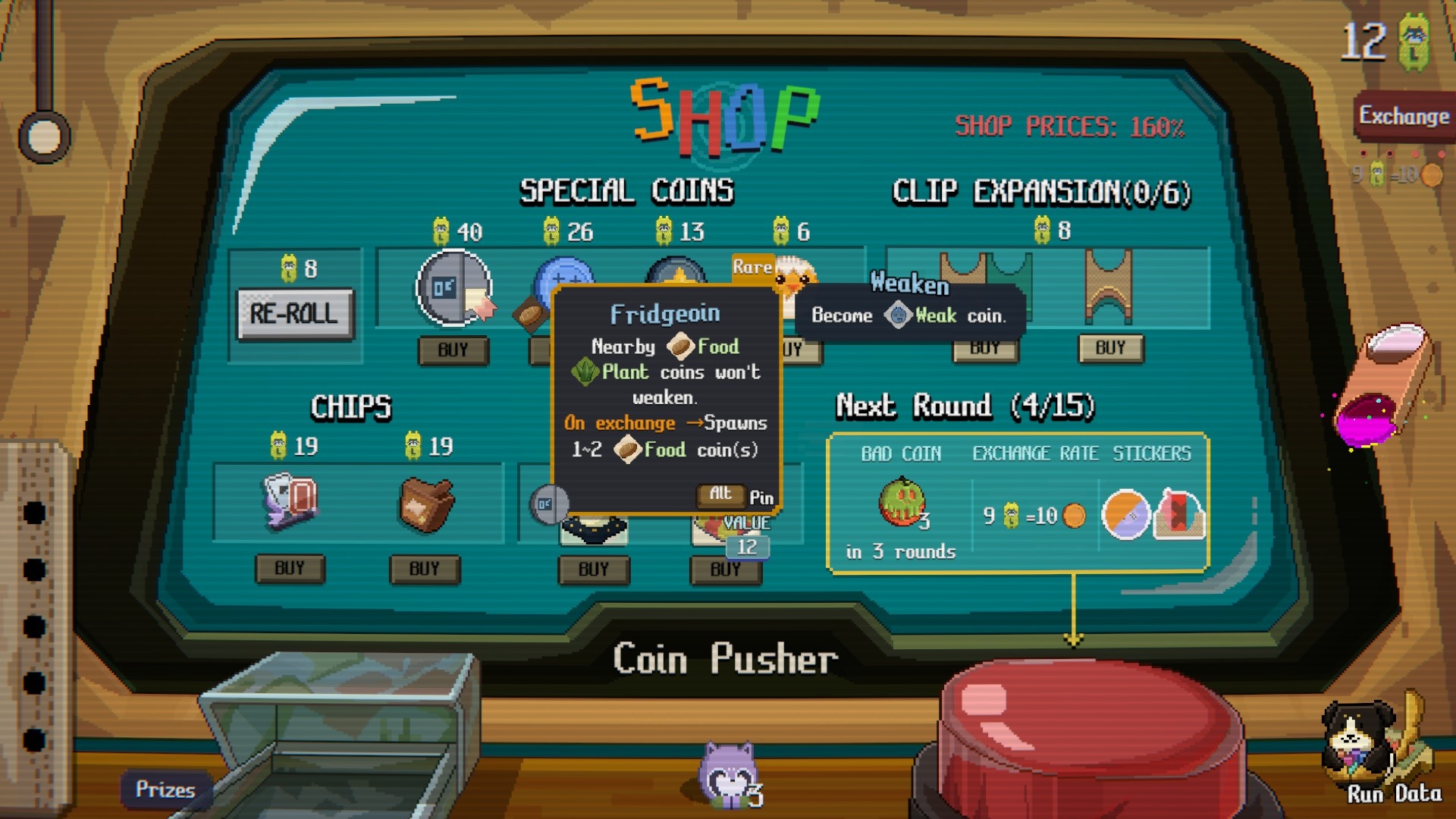Buy the black-item chip beside the brown pouch

[x=593, y=570]
